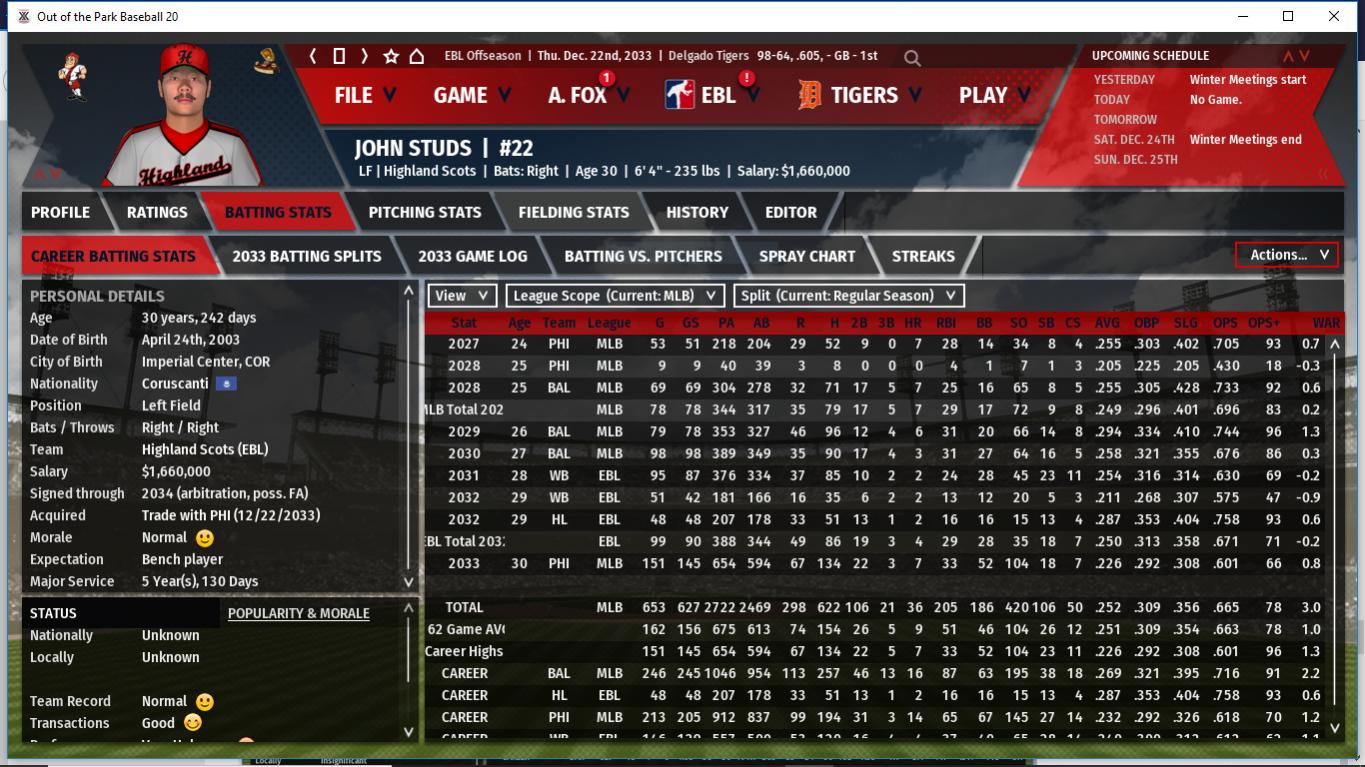Screen dimensions: 1365x767
Task: Open the Split Regular Season dropdown
Action: pyautogui.click(x=849, y=295)
